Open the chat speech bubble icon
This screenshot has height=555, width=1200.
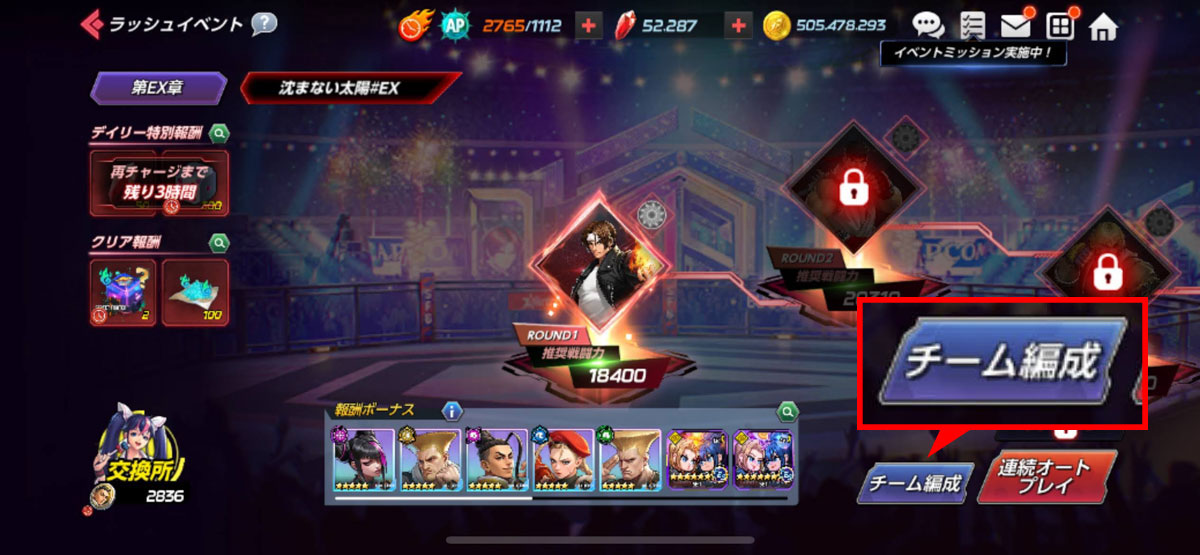(x=928, y=25)
